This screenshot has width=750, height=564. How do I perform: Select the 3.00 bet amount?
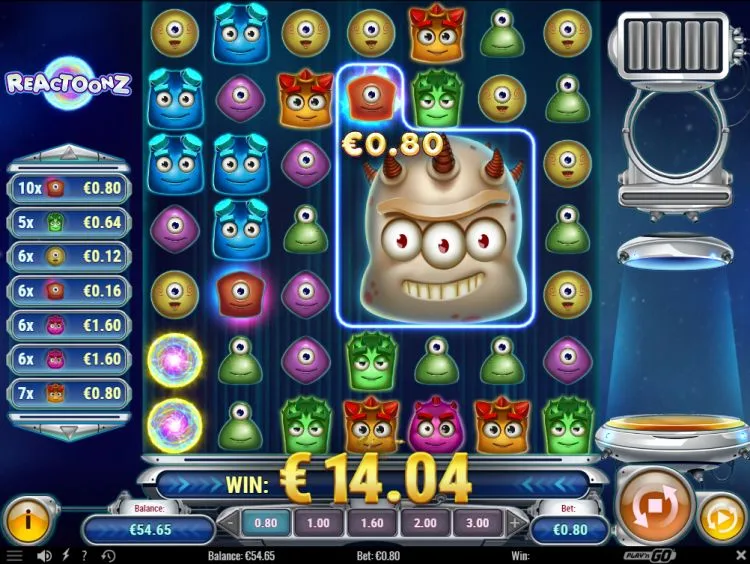[x=477, y=522]
